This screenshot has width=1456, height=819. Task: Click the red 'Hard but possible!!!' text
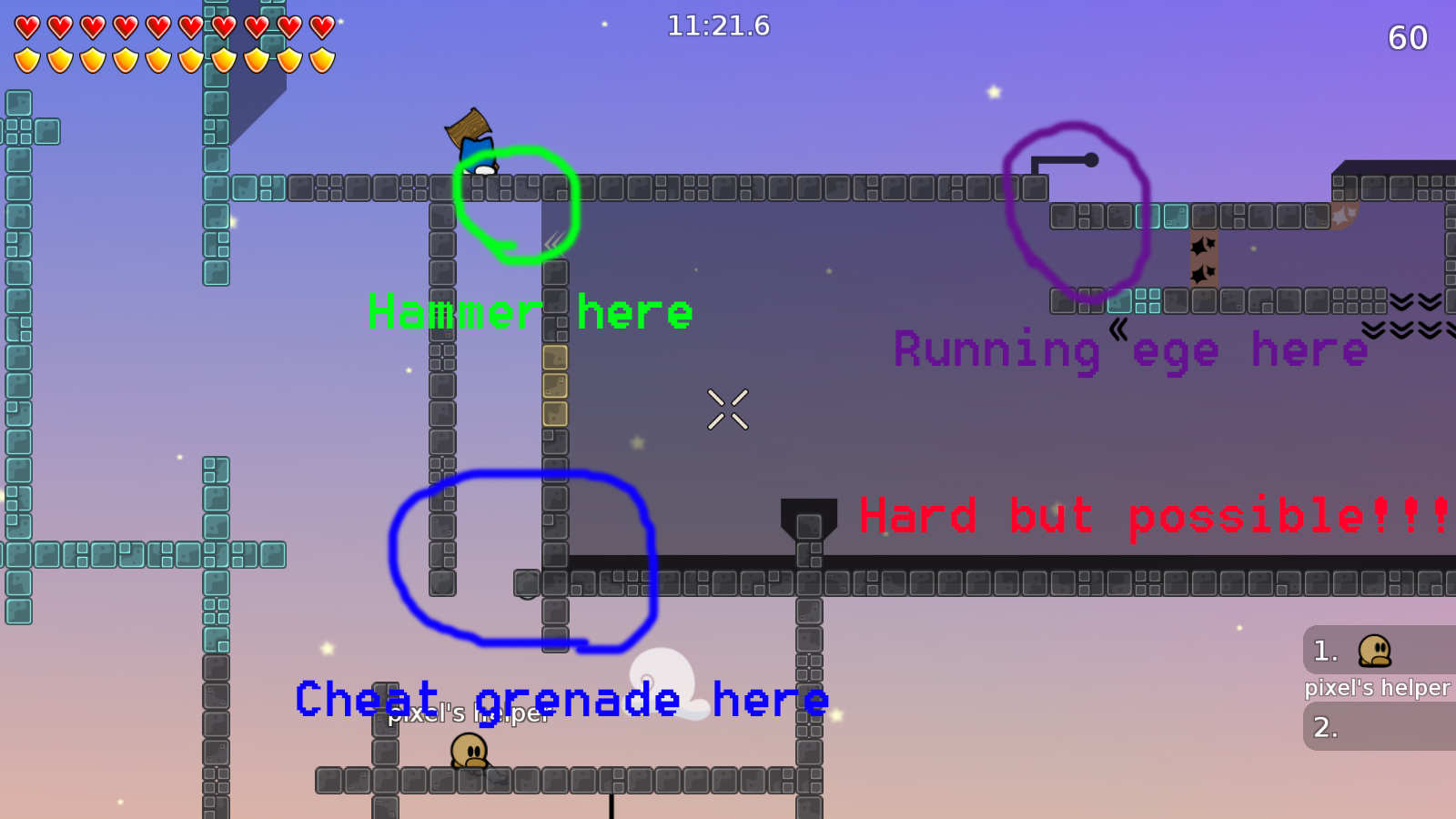pyautogui.click(x=1151, y=516)
